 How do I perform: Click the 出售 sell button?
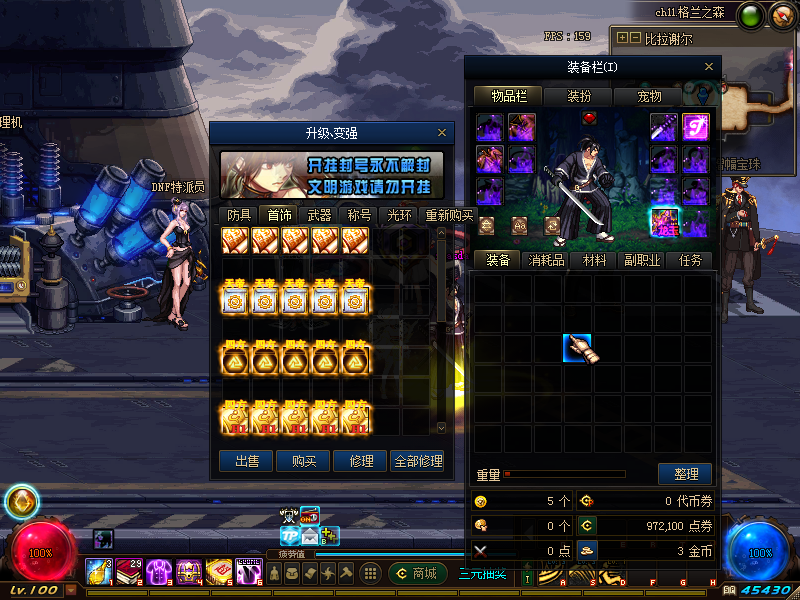coord(246,461)
